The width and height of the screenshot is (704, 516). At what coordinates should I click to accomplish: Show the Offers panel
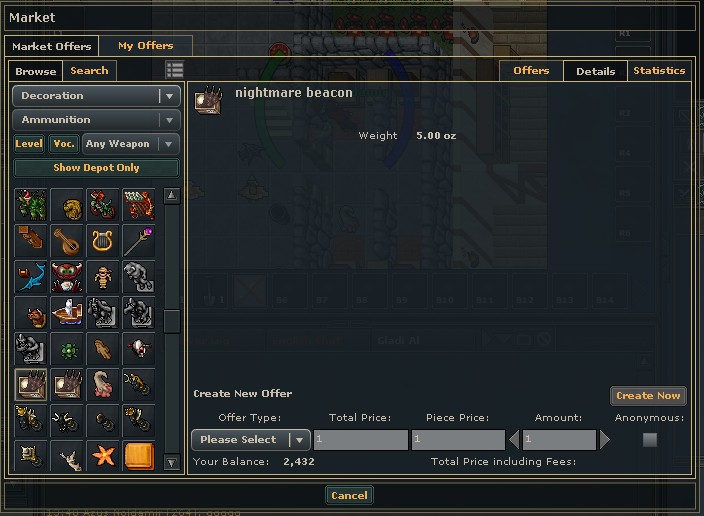pyautogui.click(x=531, y=71)
